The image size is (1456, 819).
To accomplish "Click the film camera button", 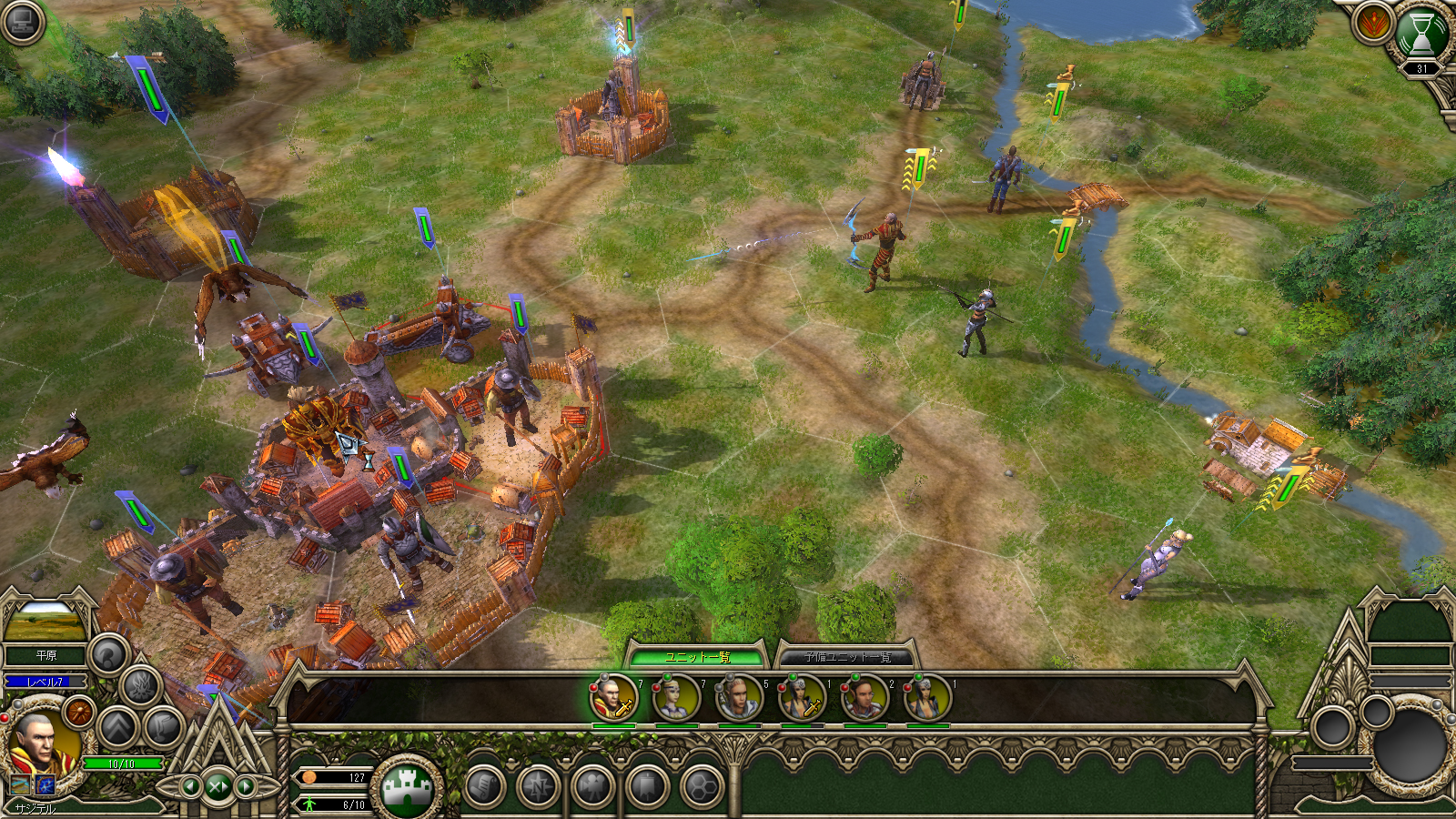I will click(x=593, y=786).
